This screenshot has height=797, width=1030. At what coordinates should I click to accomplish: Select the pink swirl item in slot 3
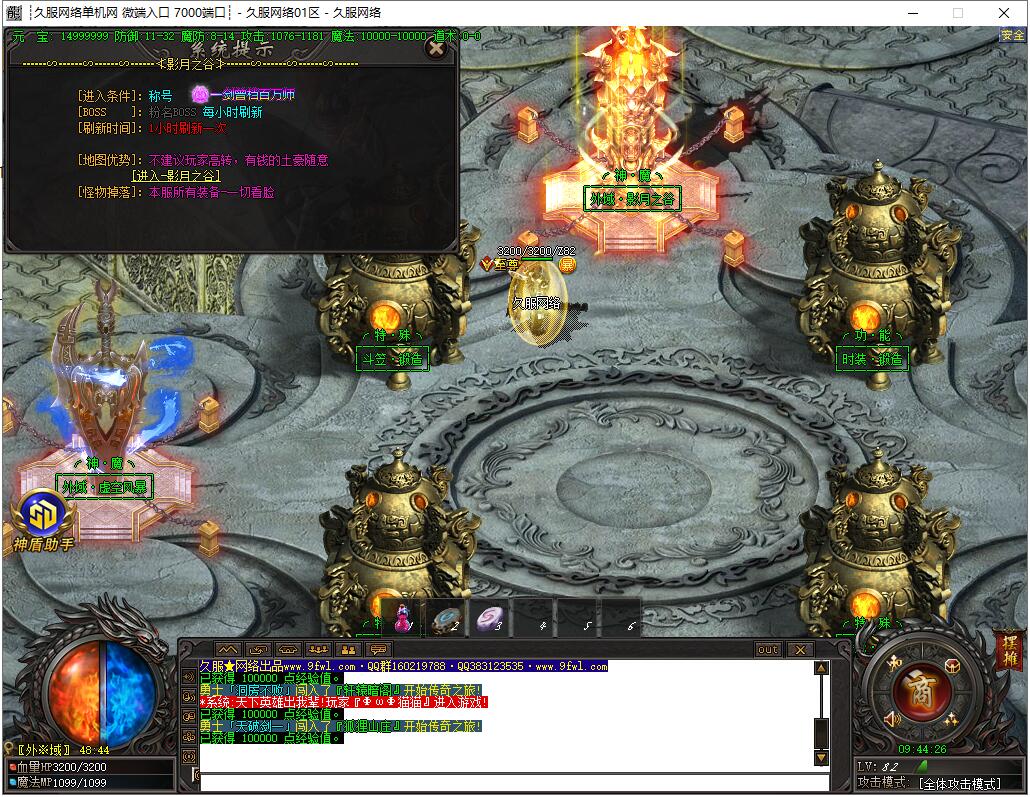(490, 619)
